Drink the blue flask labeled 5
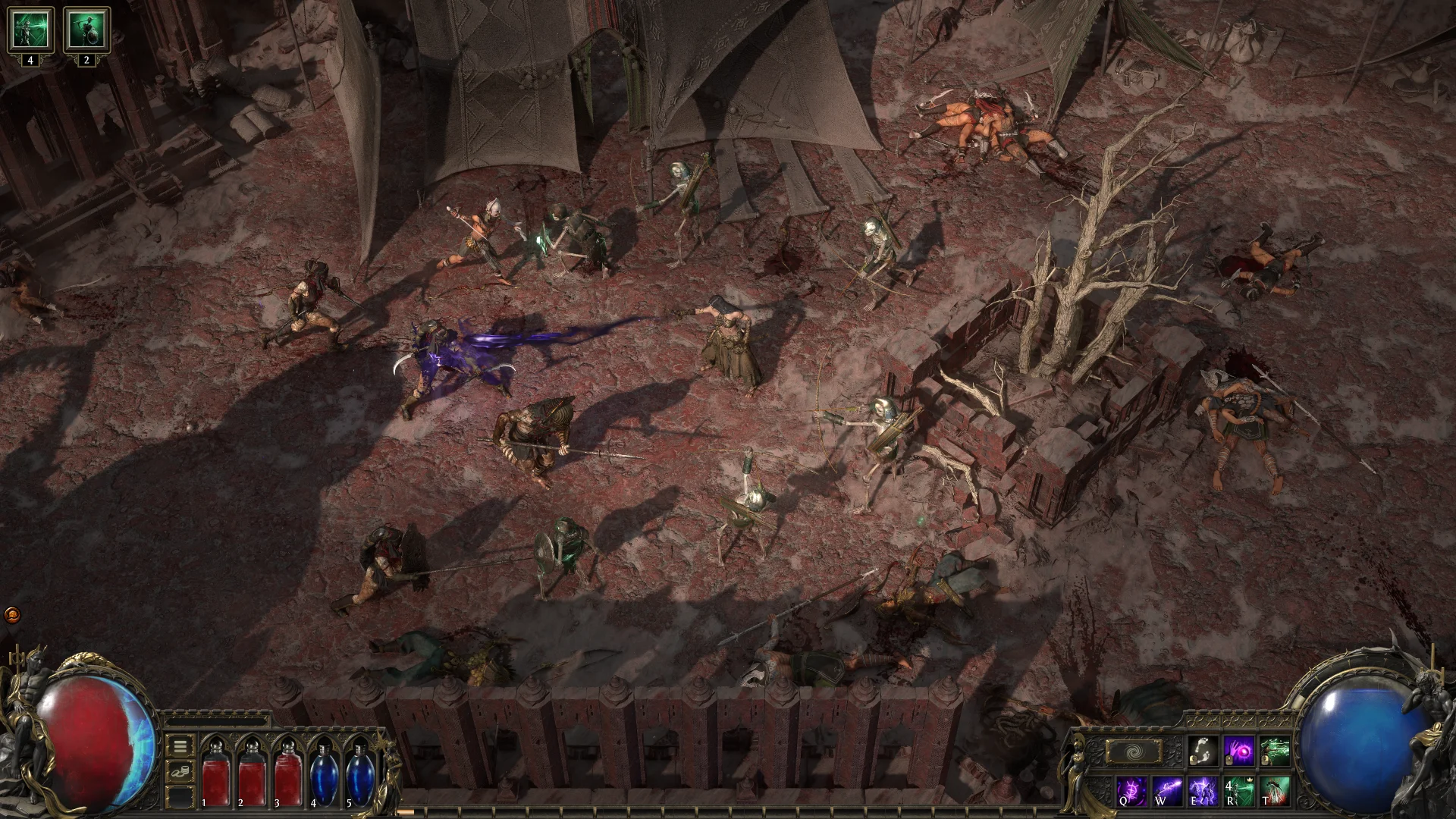Screen dimensions: 1456x819 coord(360,773)
